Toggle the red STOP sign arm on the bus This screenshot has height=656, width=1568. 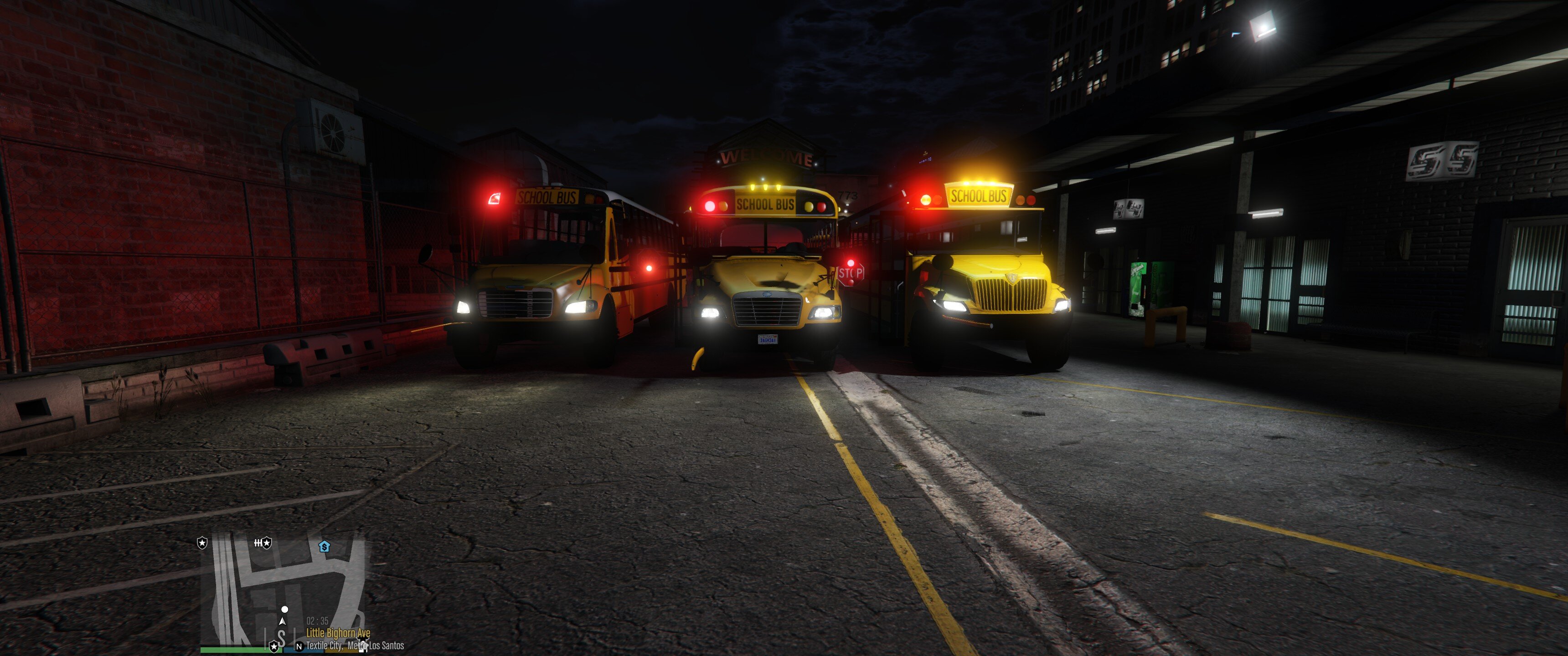point(851,273)
